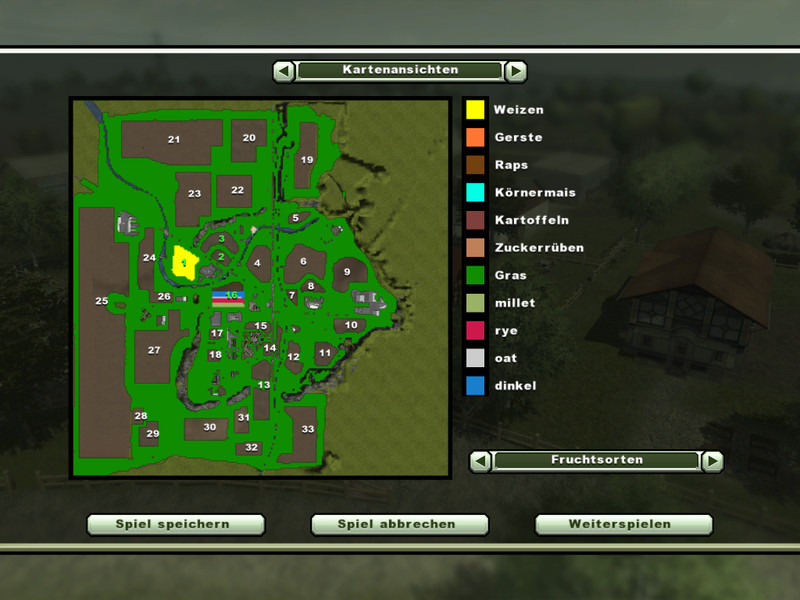Click the Zuckerrüben legend swatch
The image size is (800, 600).
[475, 247]
